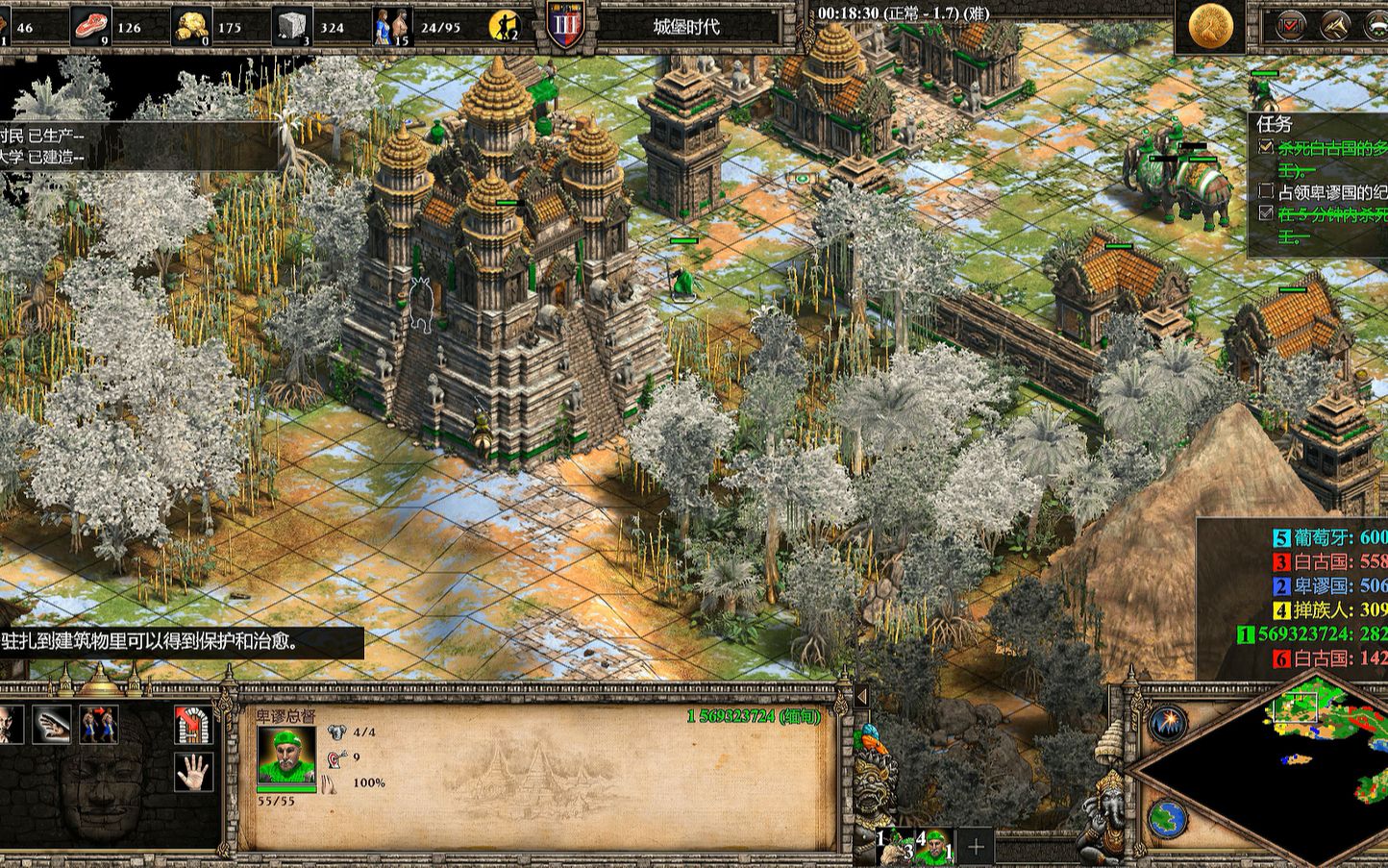Select the two-villagers command icon
The height and width of the screenshot is (868, 1388).
click(x=98, y=724)
